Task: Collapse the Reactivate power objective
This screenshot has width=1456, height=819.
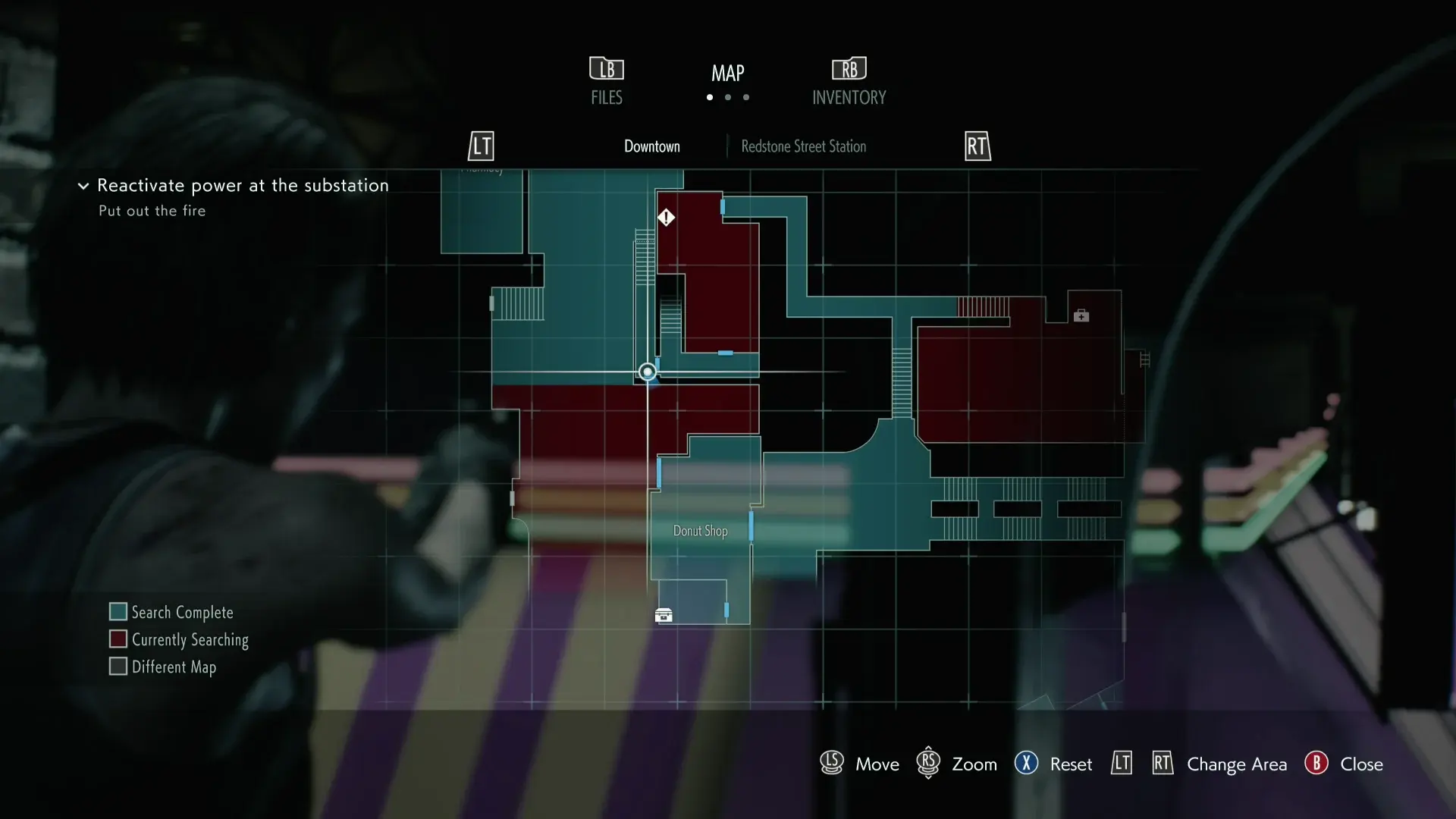Action: pyautogui.click(x=83, y=186)
